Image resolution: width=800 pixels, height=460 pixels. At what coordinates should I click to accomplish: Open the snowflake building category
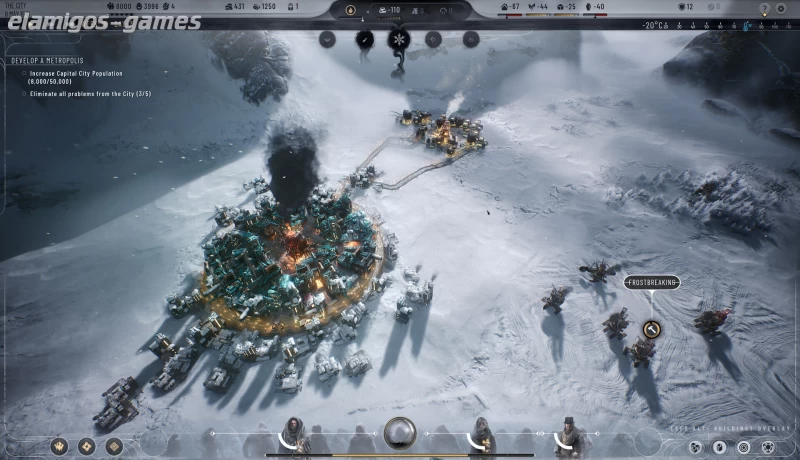point(399,40)
